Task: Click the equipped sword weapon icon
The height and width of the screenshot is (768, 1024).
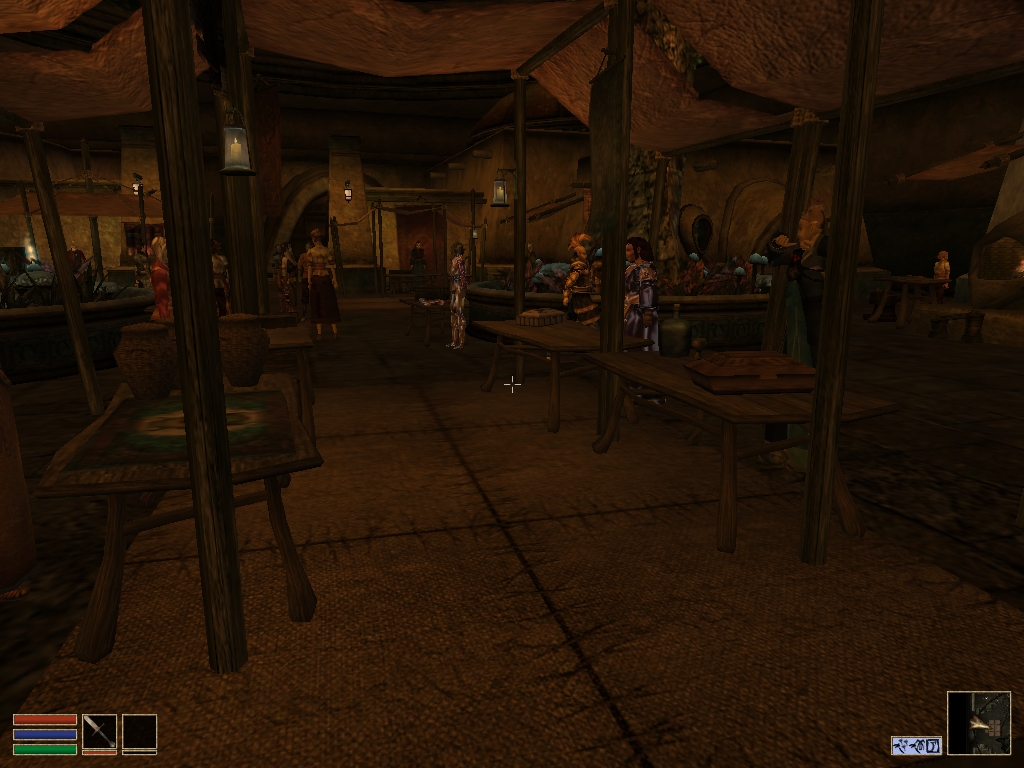Action: [99, 731]
